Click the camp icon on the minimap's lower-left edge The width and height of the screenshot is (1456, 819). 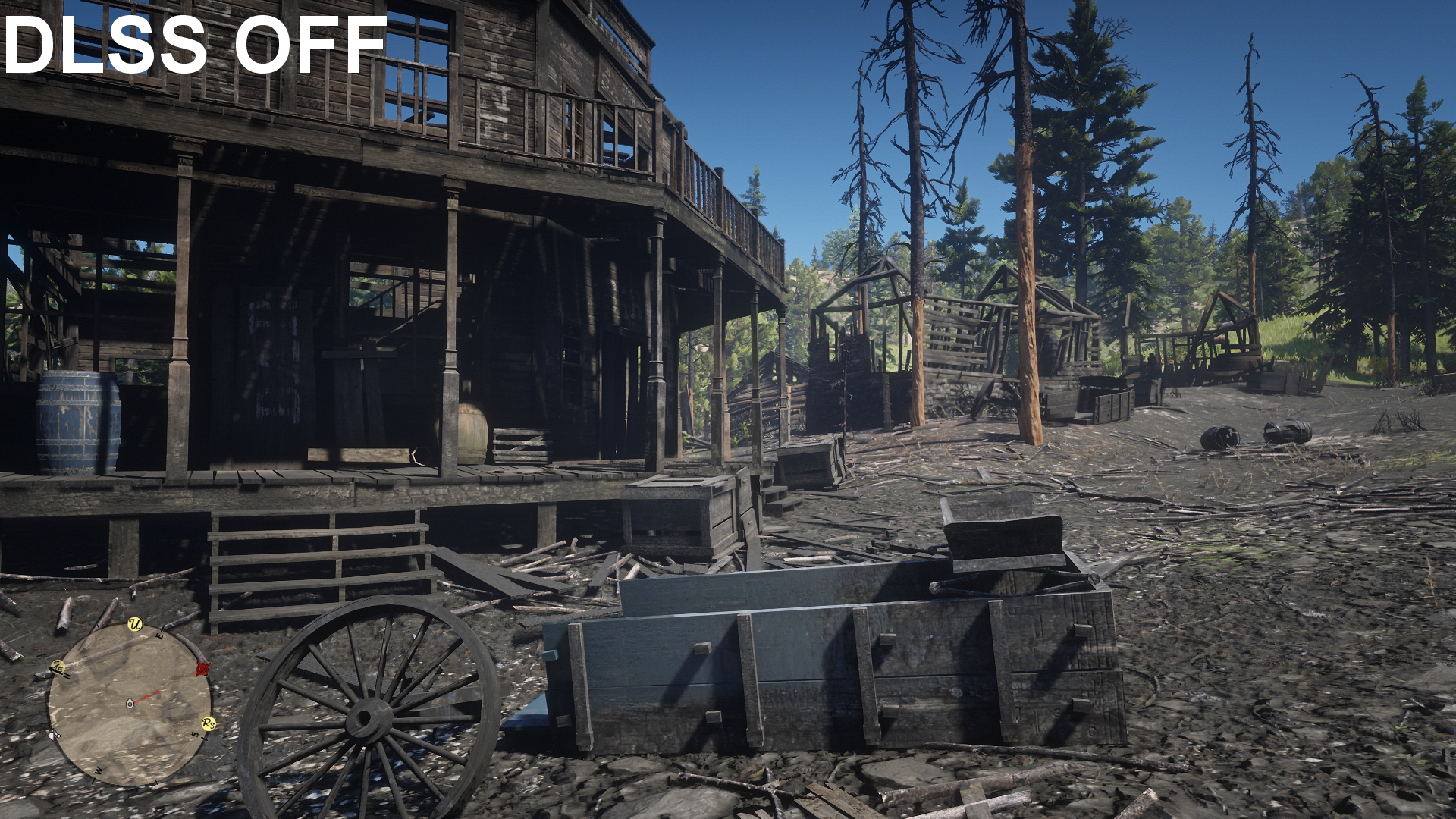54,734
